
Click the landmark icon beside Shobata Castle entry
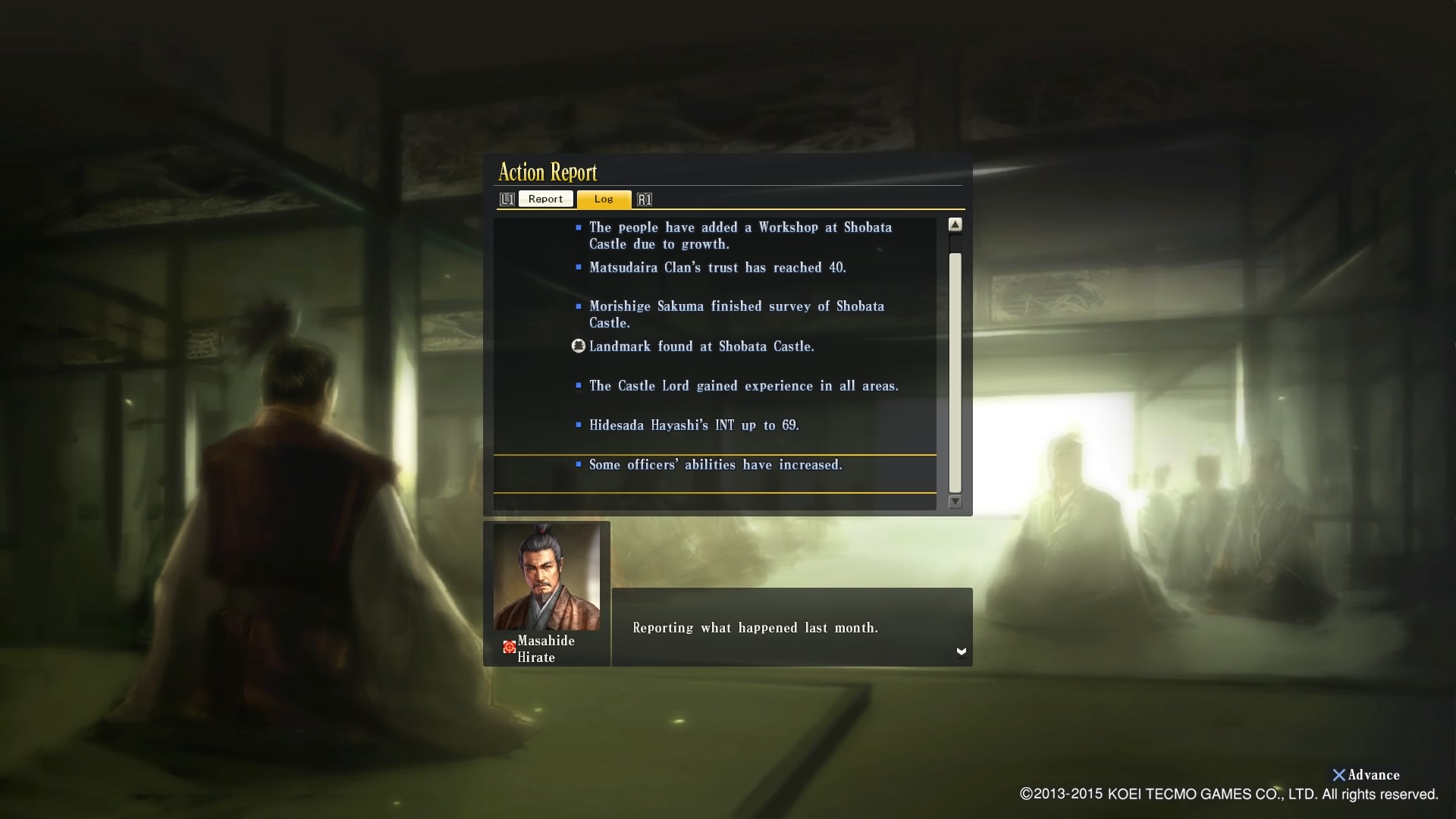579,346
